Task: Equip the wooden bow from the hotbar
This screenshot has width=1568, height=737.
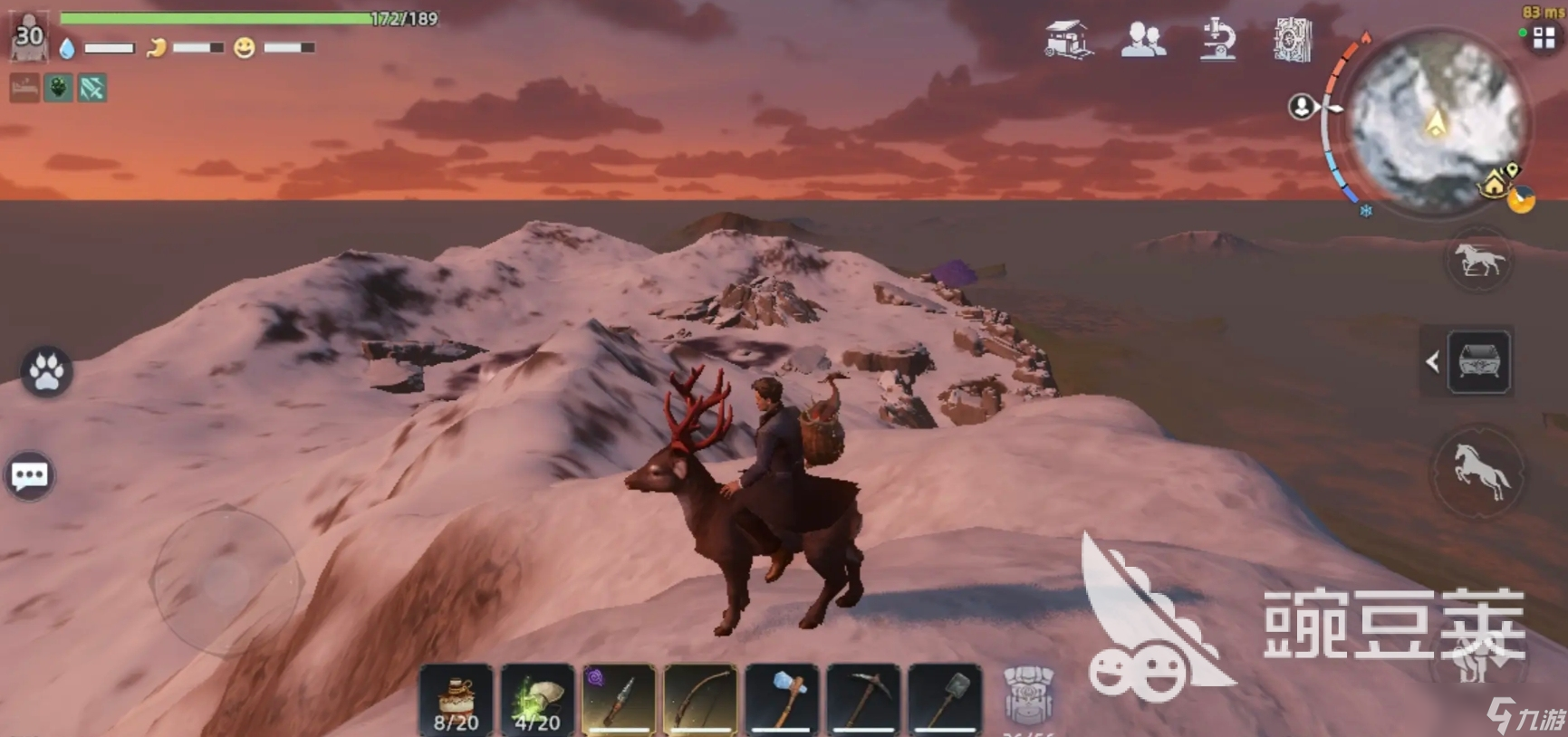Action: [700, 700]
